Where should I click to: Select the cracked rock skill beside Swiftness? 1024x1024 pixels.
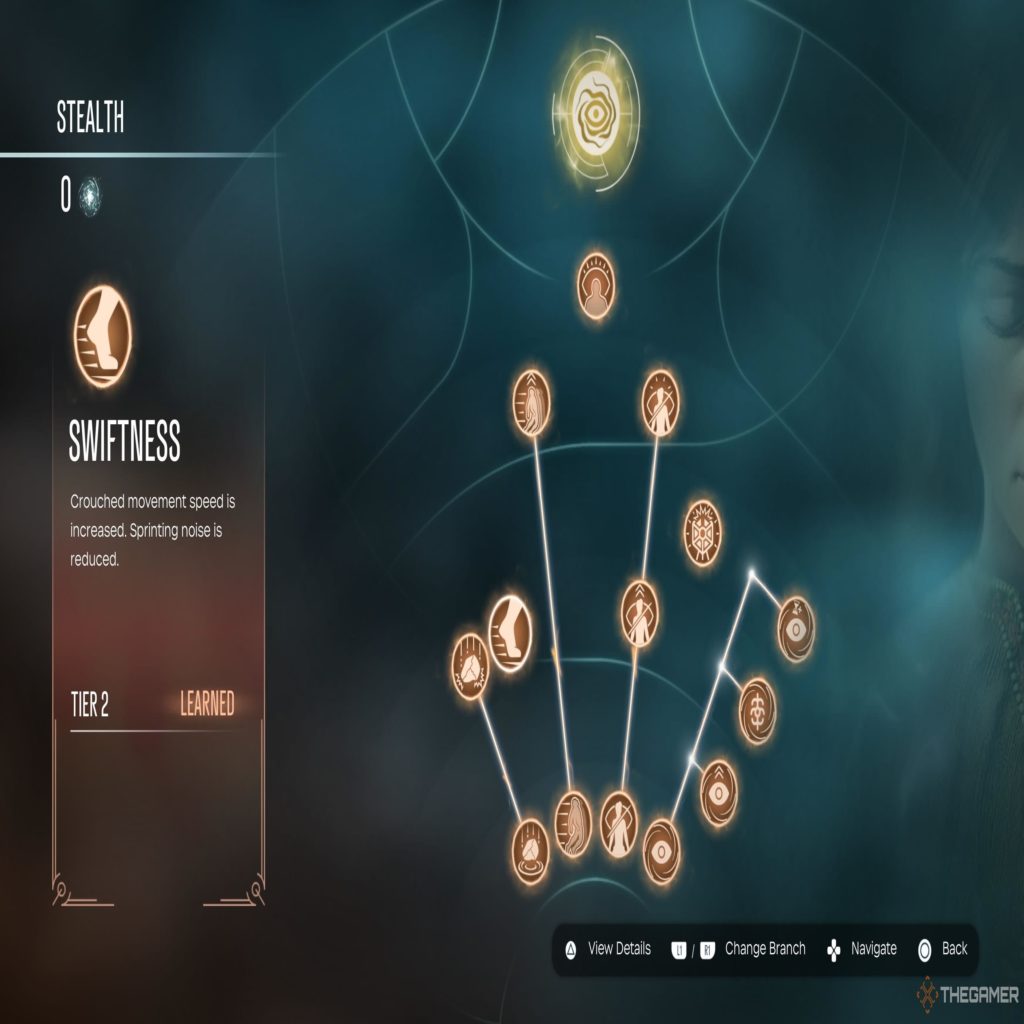[x=470, y=665]
